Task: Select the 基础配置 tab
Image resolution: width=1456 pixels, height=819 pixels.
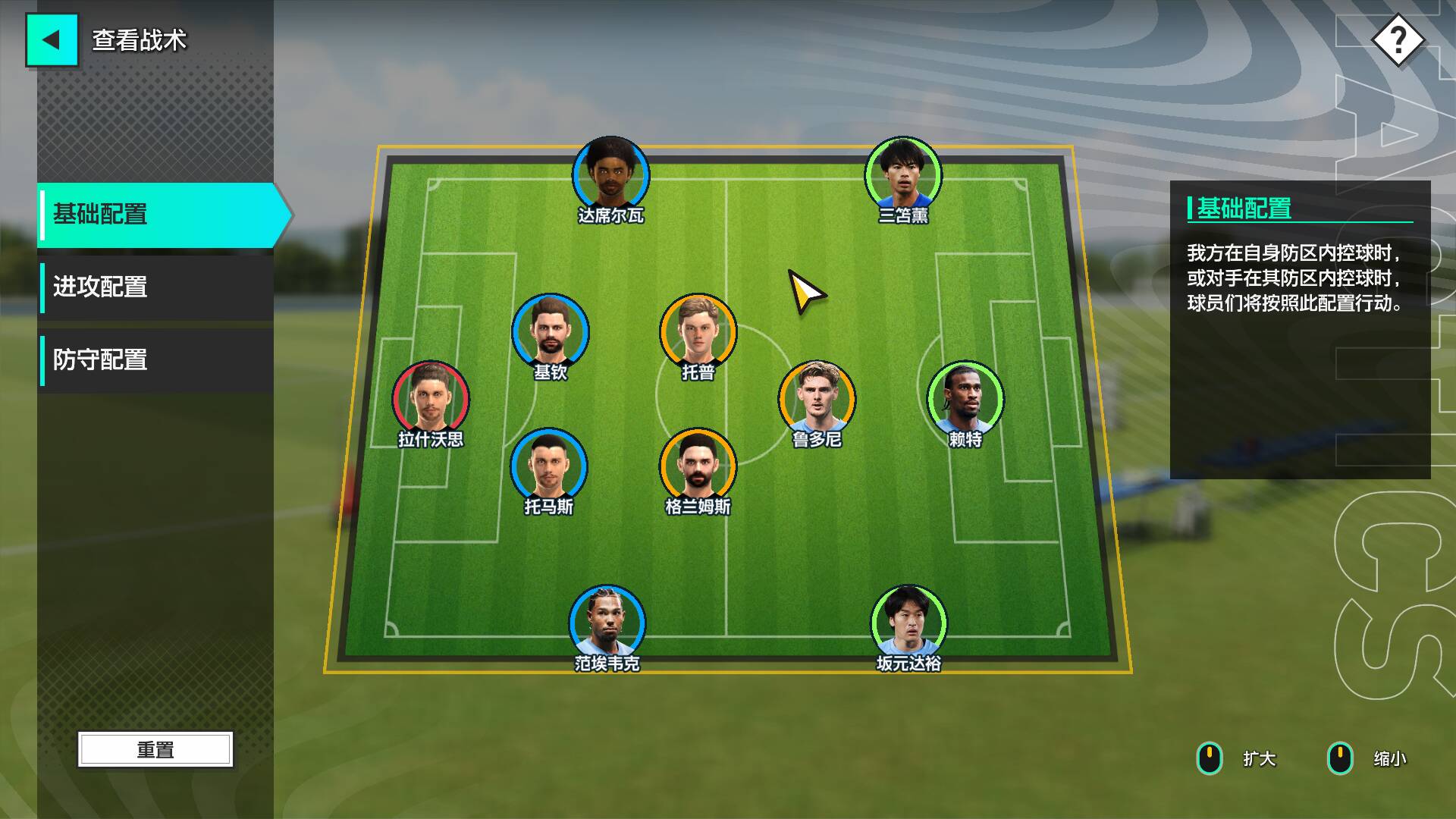Action: tap(159, 215)
